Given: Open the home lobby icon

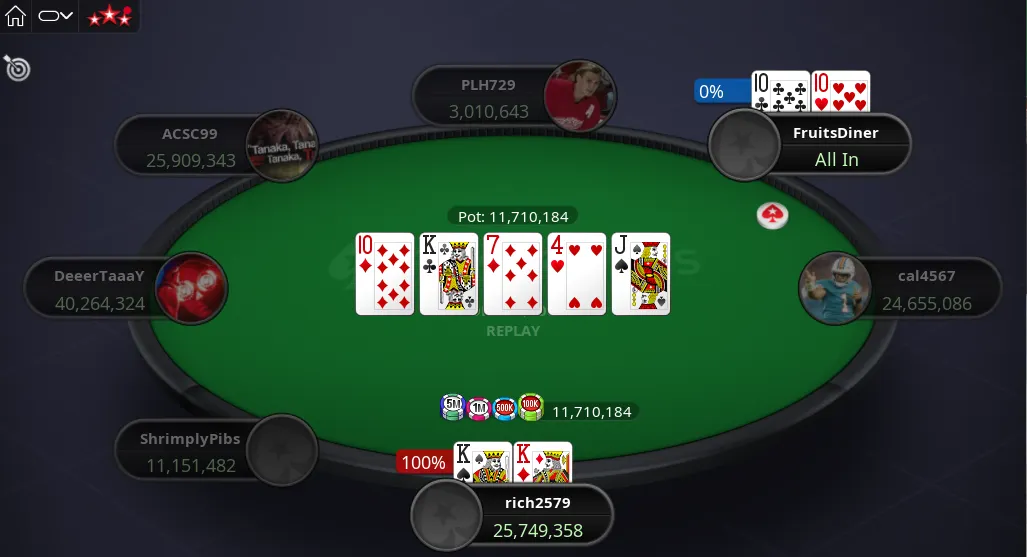Looking at the screenshot, I should (x=16, y=16).
